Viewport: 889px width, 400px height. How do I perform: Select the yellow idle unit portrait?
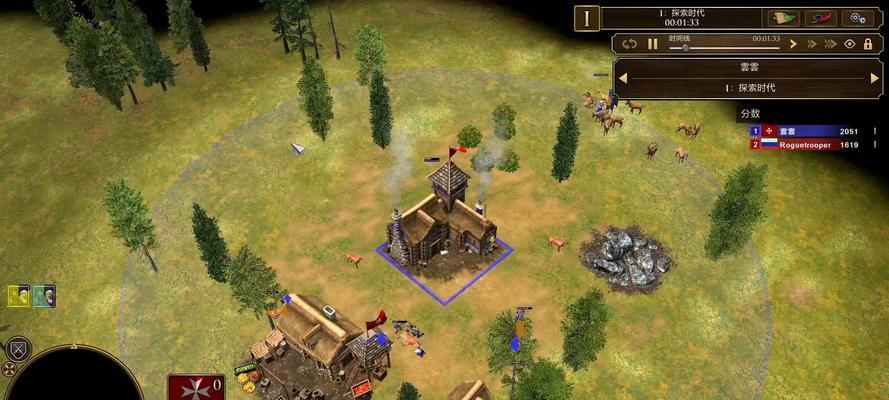pos(19,296)
